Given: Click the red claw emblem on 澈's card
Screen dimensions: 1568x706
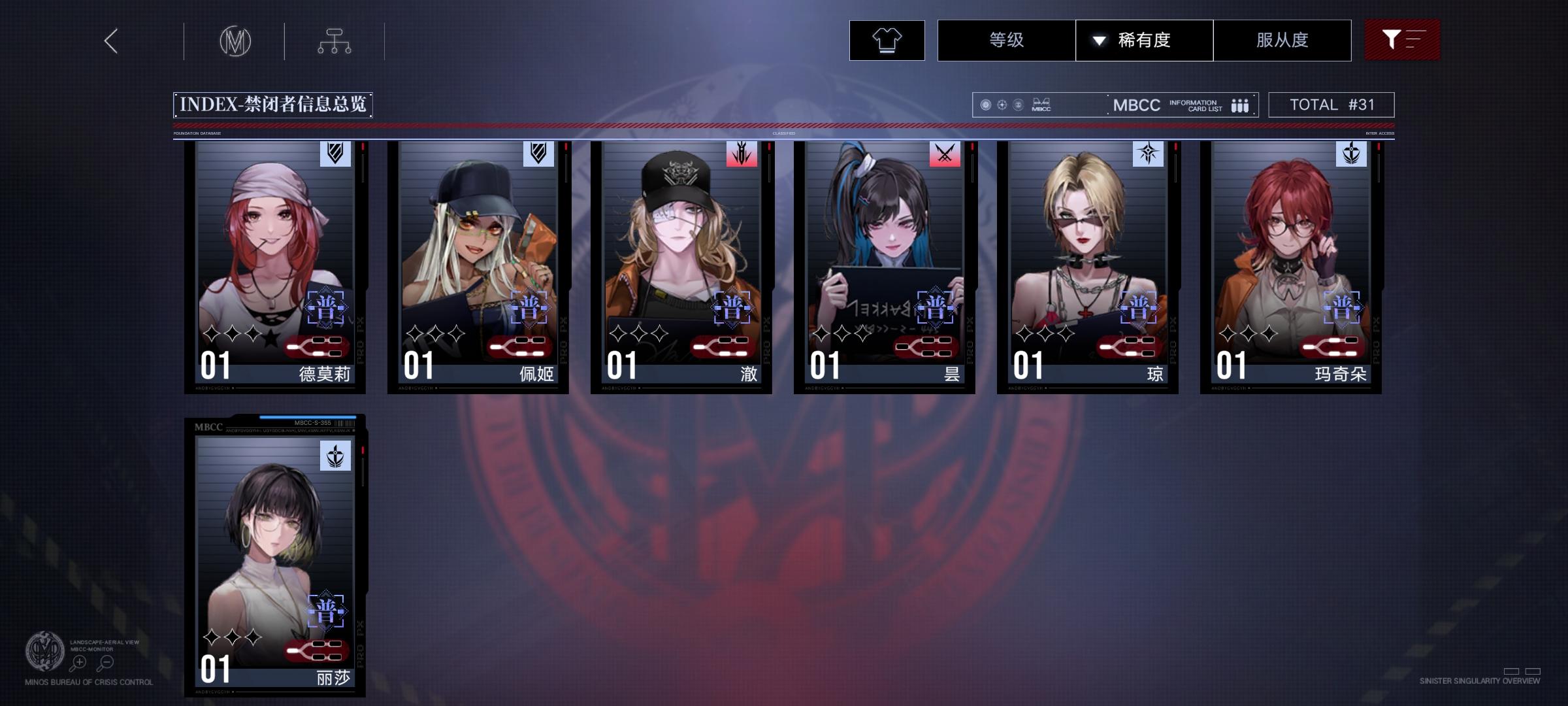Looking at the screenshot, I should [741, 154].
